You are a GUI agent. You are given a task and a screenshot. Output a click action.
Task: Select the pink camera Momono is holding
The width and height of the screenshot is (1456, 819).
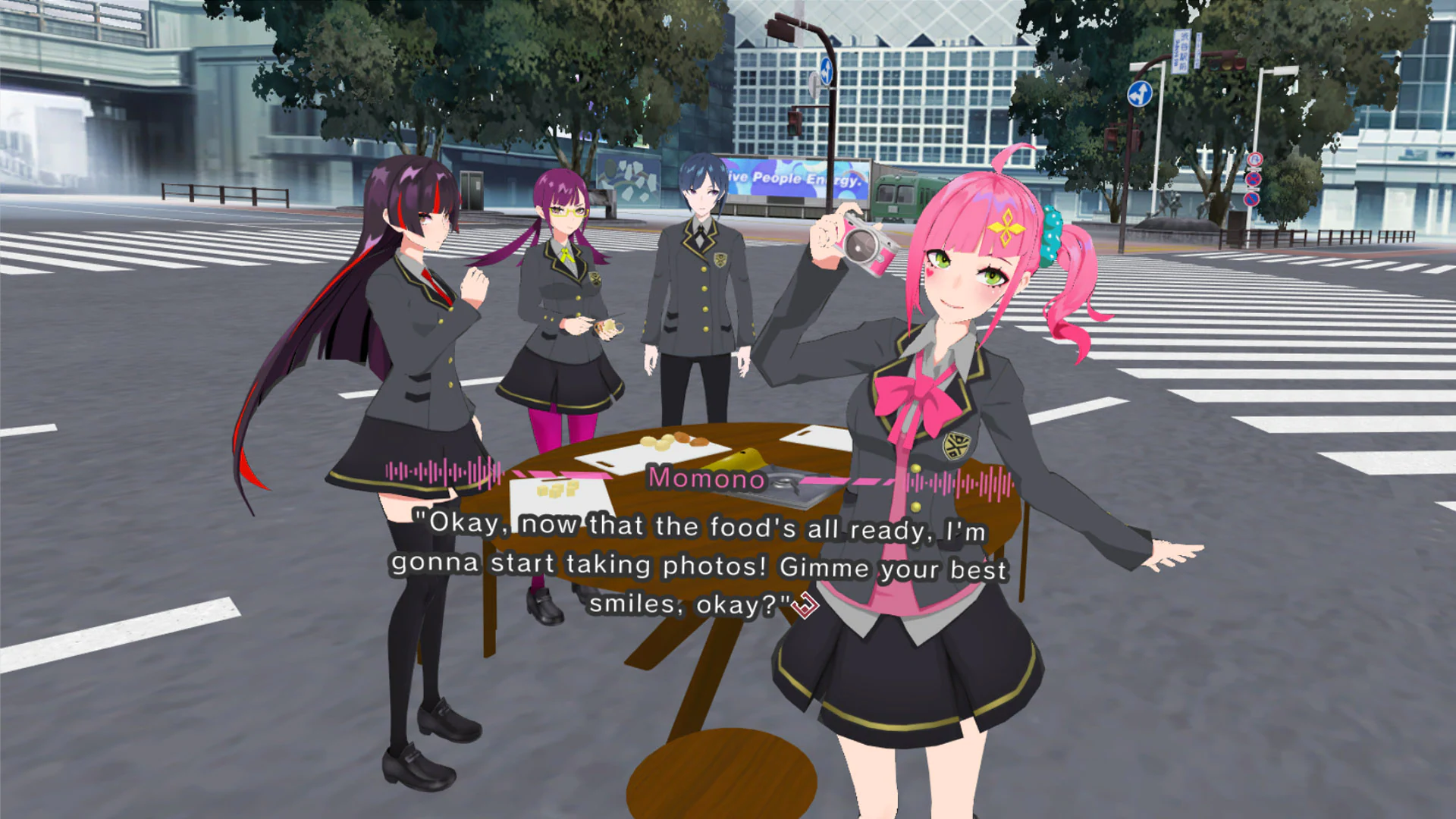(861, 246)
